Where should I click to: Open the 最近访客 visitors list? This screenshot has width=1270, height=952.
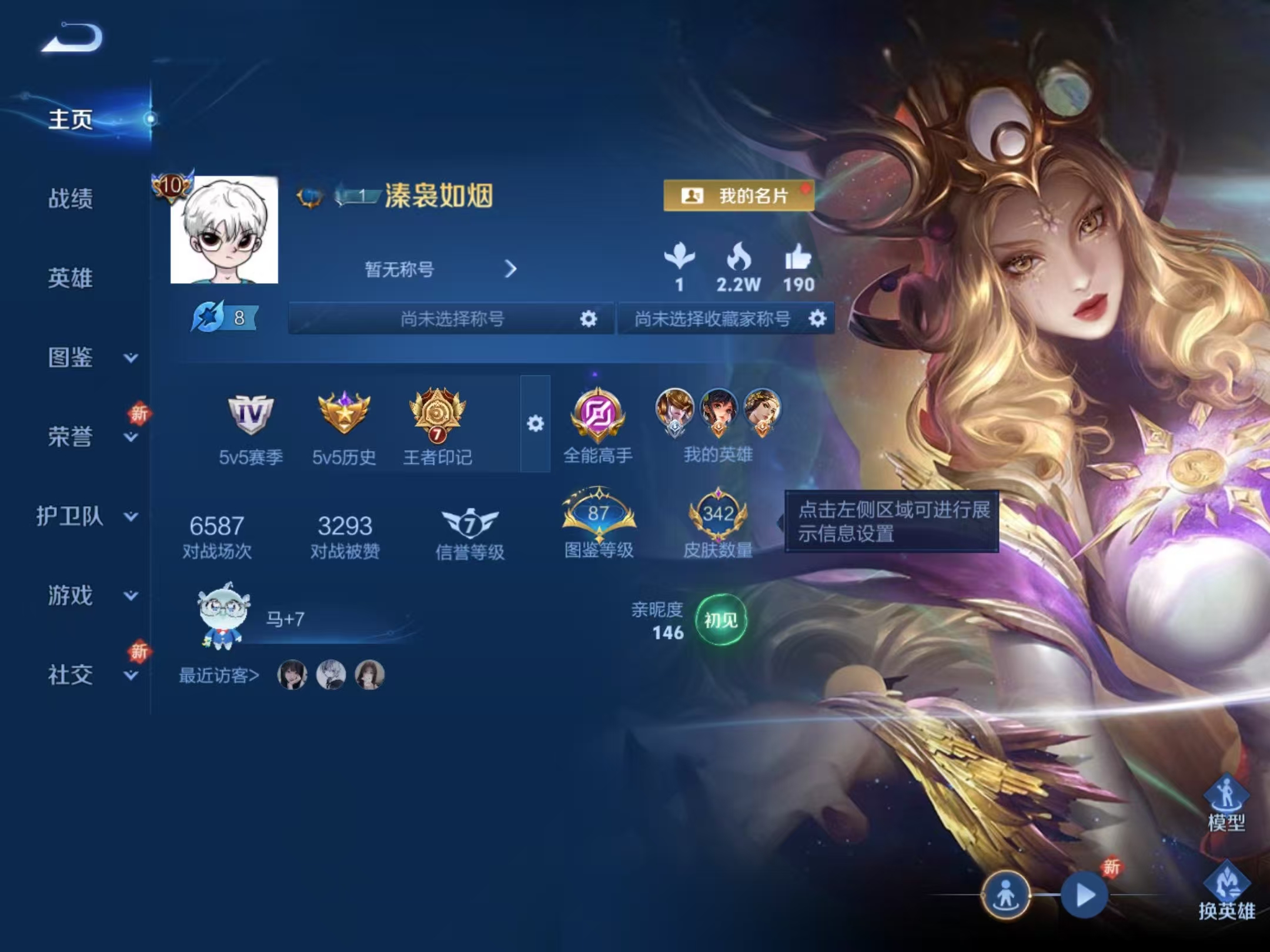pos(219,676)
